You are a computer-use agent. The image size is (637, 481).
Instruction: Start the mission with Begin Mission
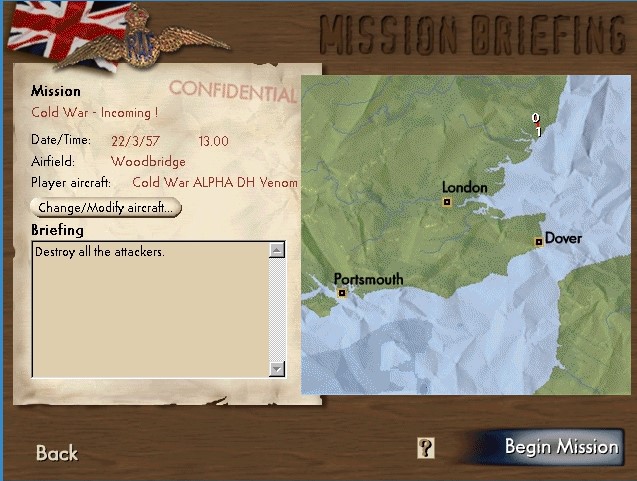click(560, 447)
